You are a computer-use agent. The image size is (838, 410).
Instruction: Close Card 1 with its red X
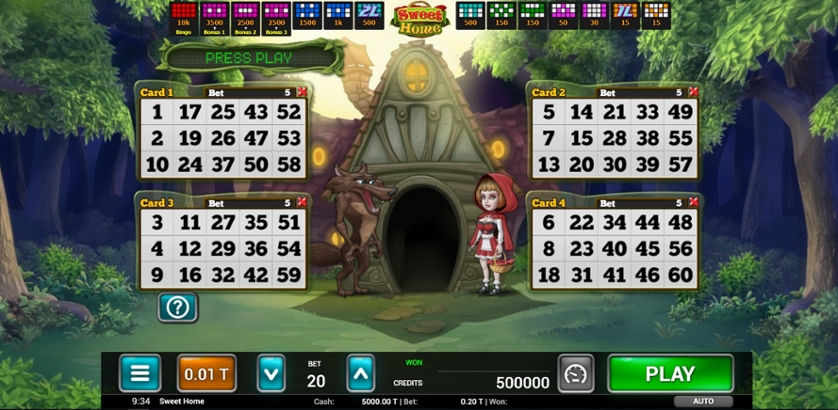point(302,92)
